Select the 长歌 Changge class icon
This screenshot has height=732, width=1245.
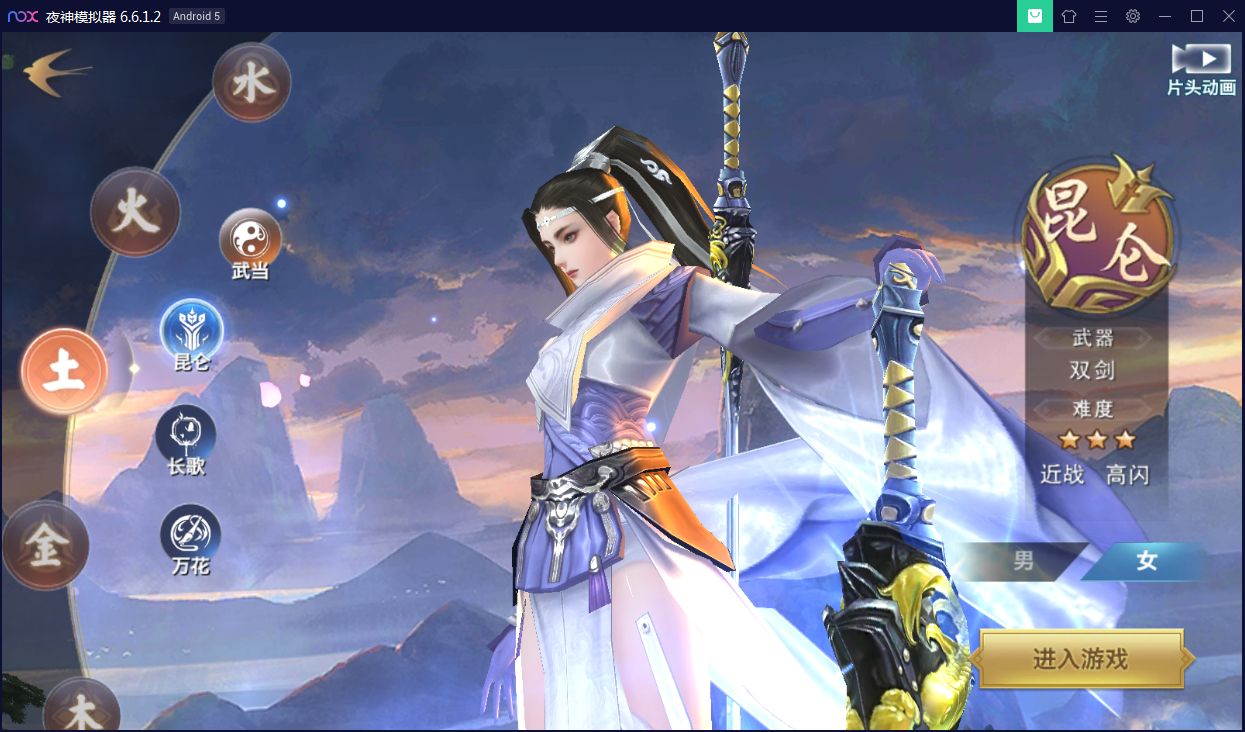(186, 435)
